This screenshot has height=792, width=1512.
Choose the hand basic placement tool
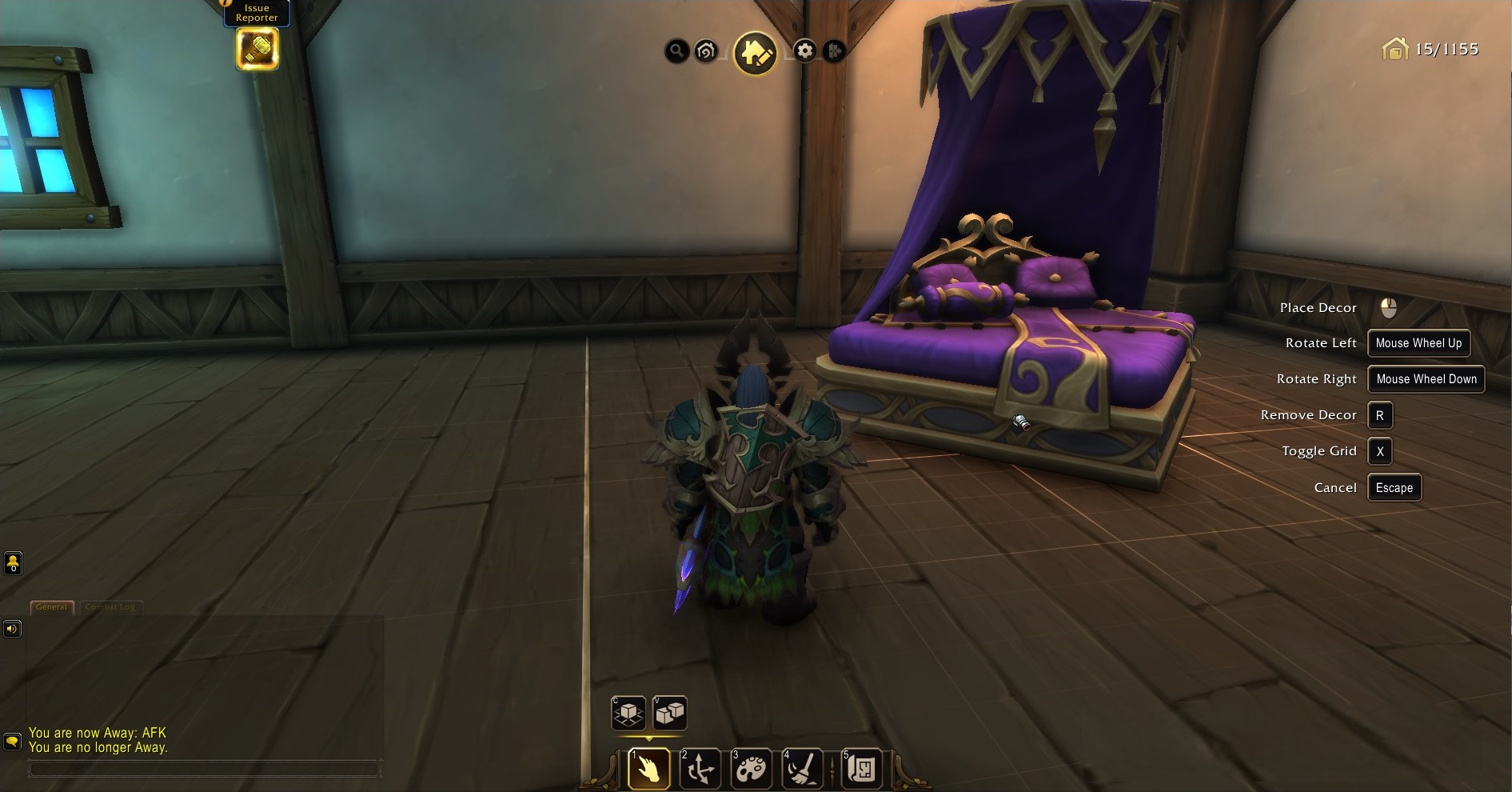pyautogui.click(x=648, y=769)
